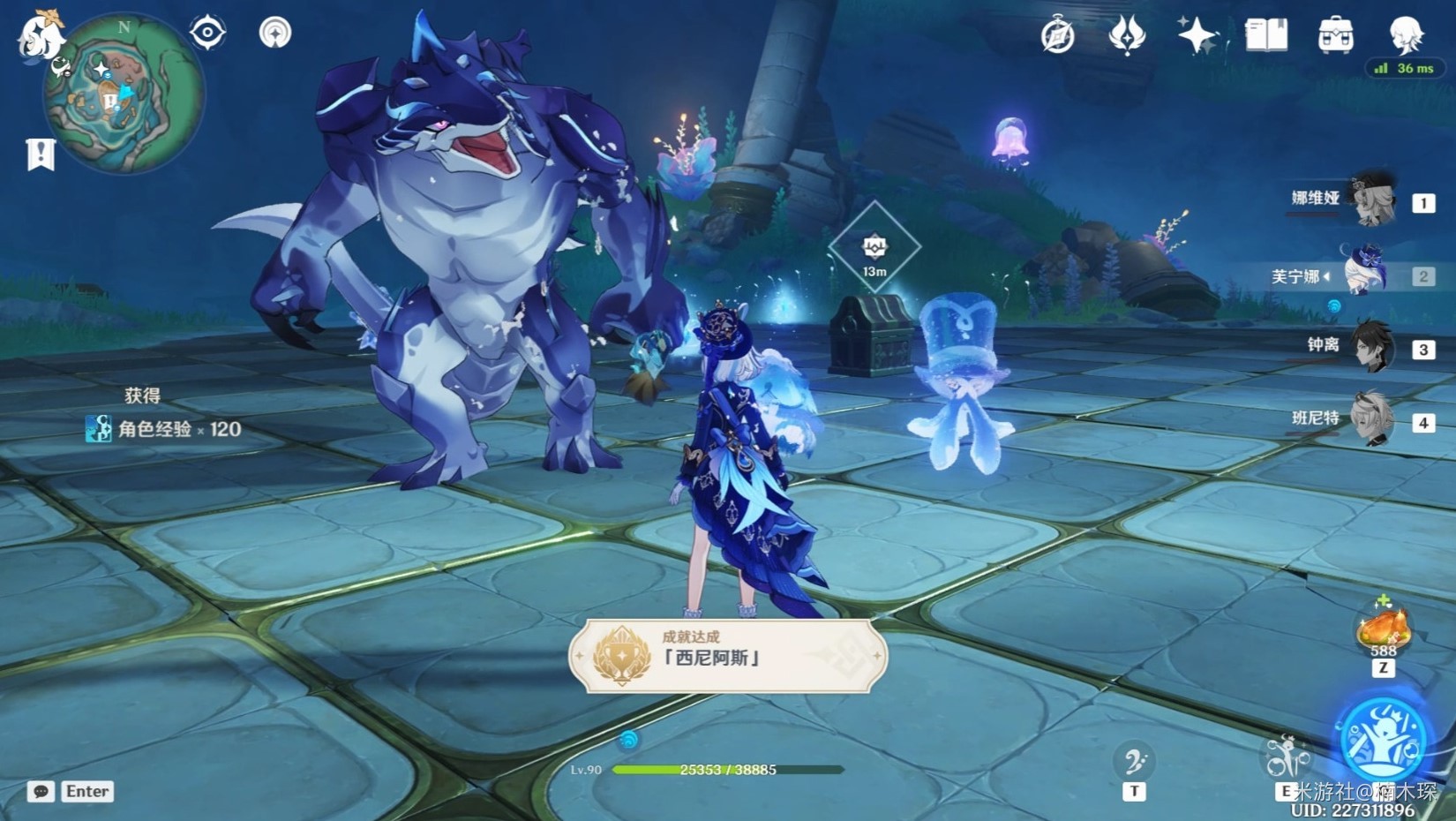
Task: Open the wish star icon
Action: point(1197,36)
